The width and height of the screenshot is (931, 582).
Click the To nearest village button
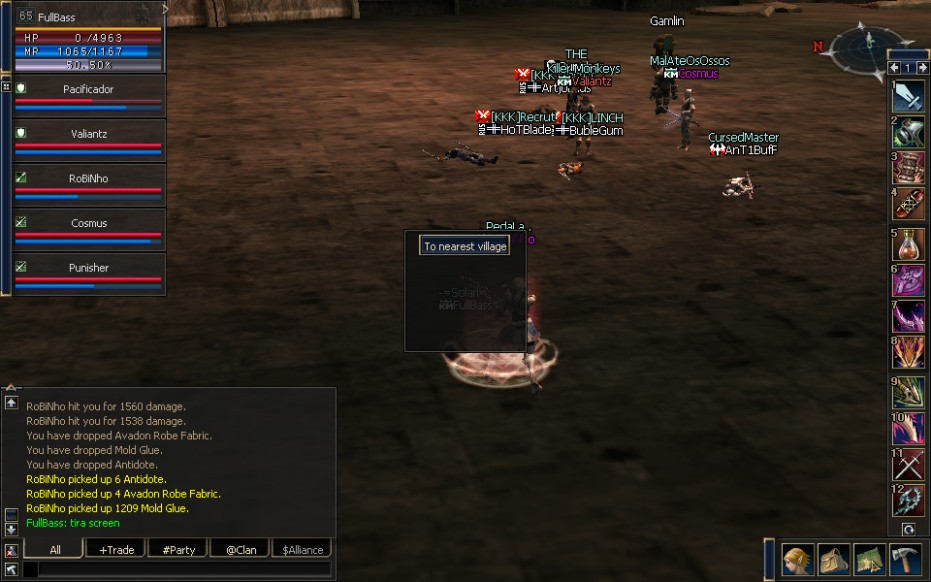[464, 246]
